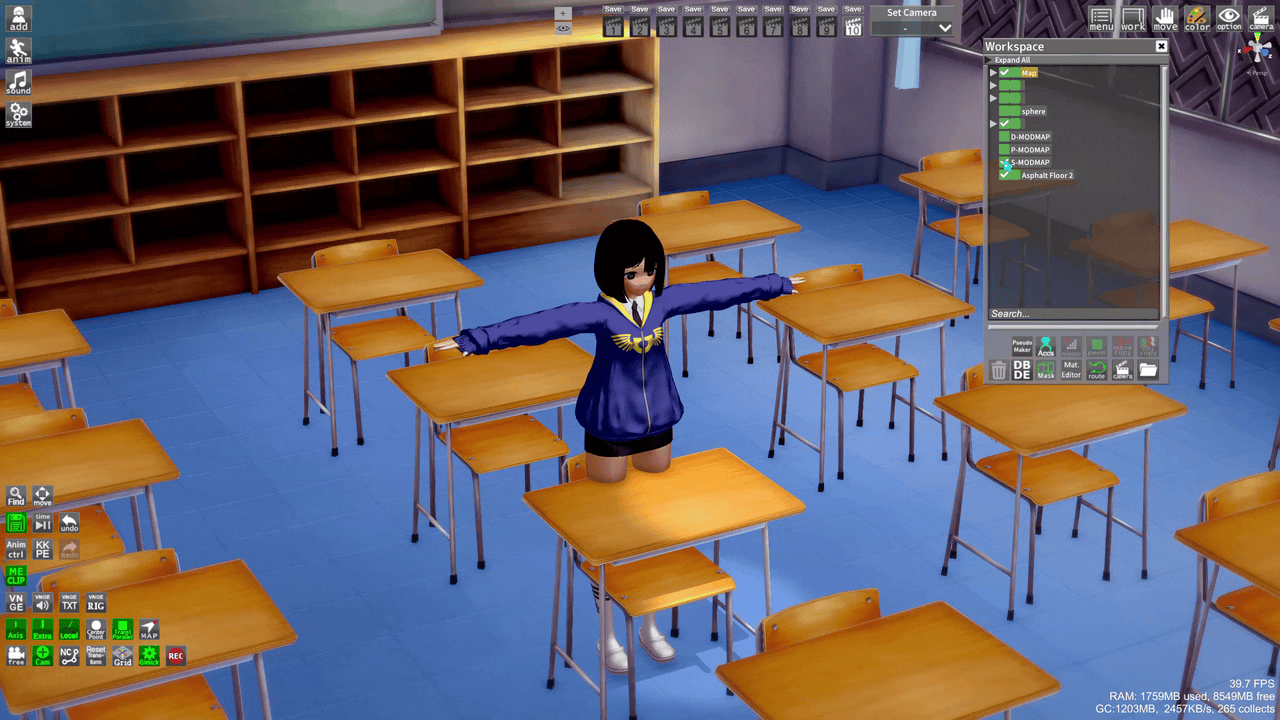Open the route editor icon
The image size is (1280, 720).
(x=1097, y=371)
